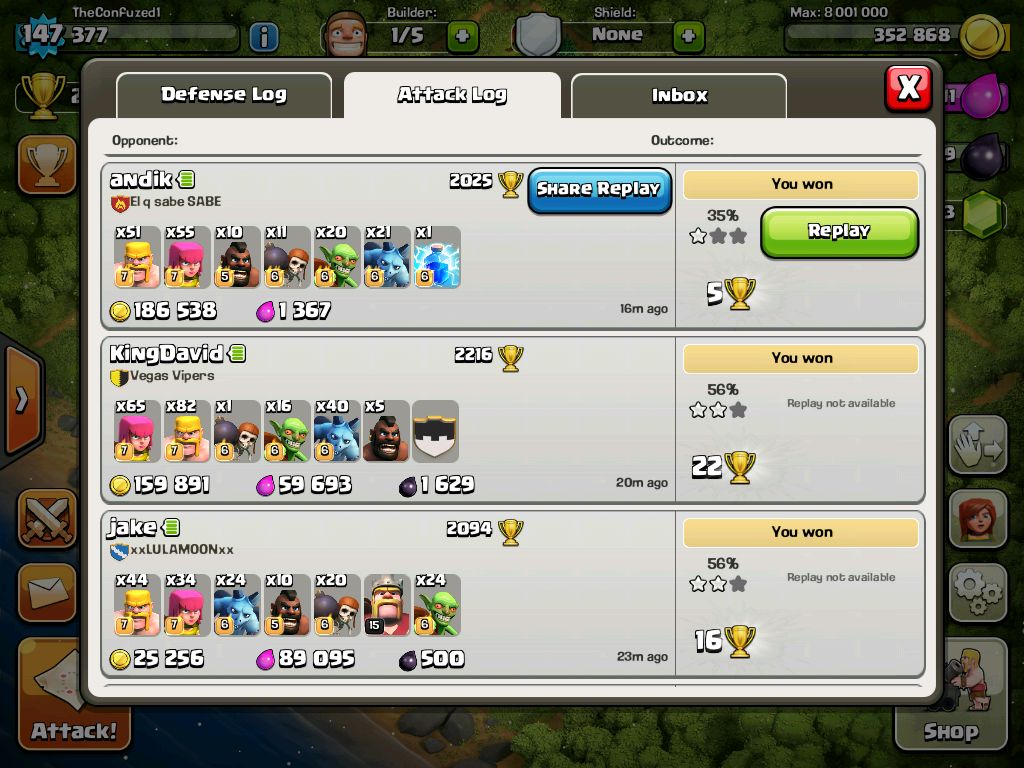Tap the red-haired hero portrait button

(x=977, y=520)
